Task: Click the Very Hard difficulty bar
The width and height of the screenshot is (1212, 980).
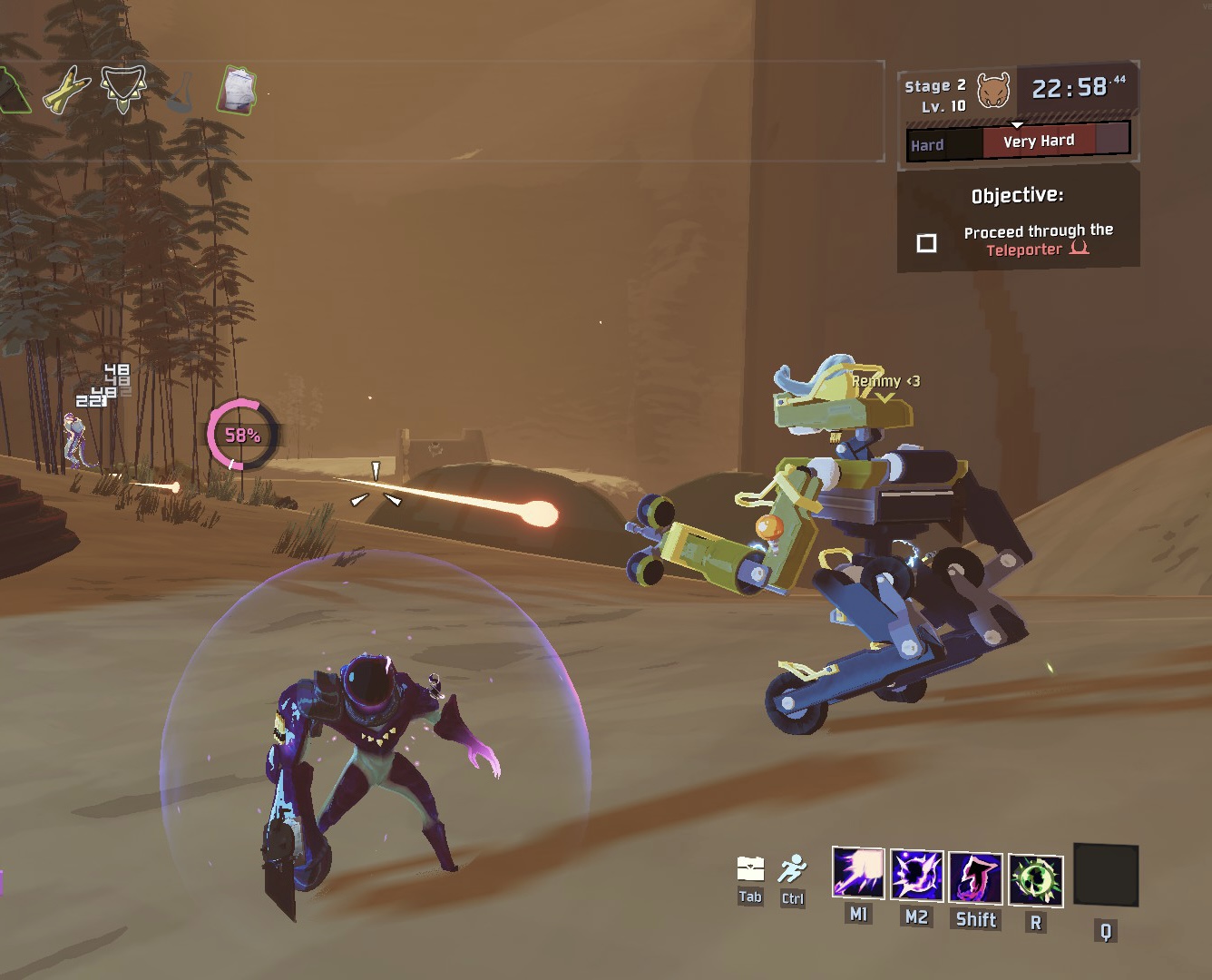Action: pos(1039,141)
